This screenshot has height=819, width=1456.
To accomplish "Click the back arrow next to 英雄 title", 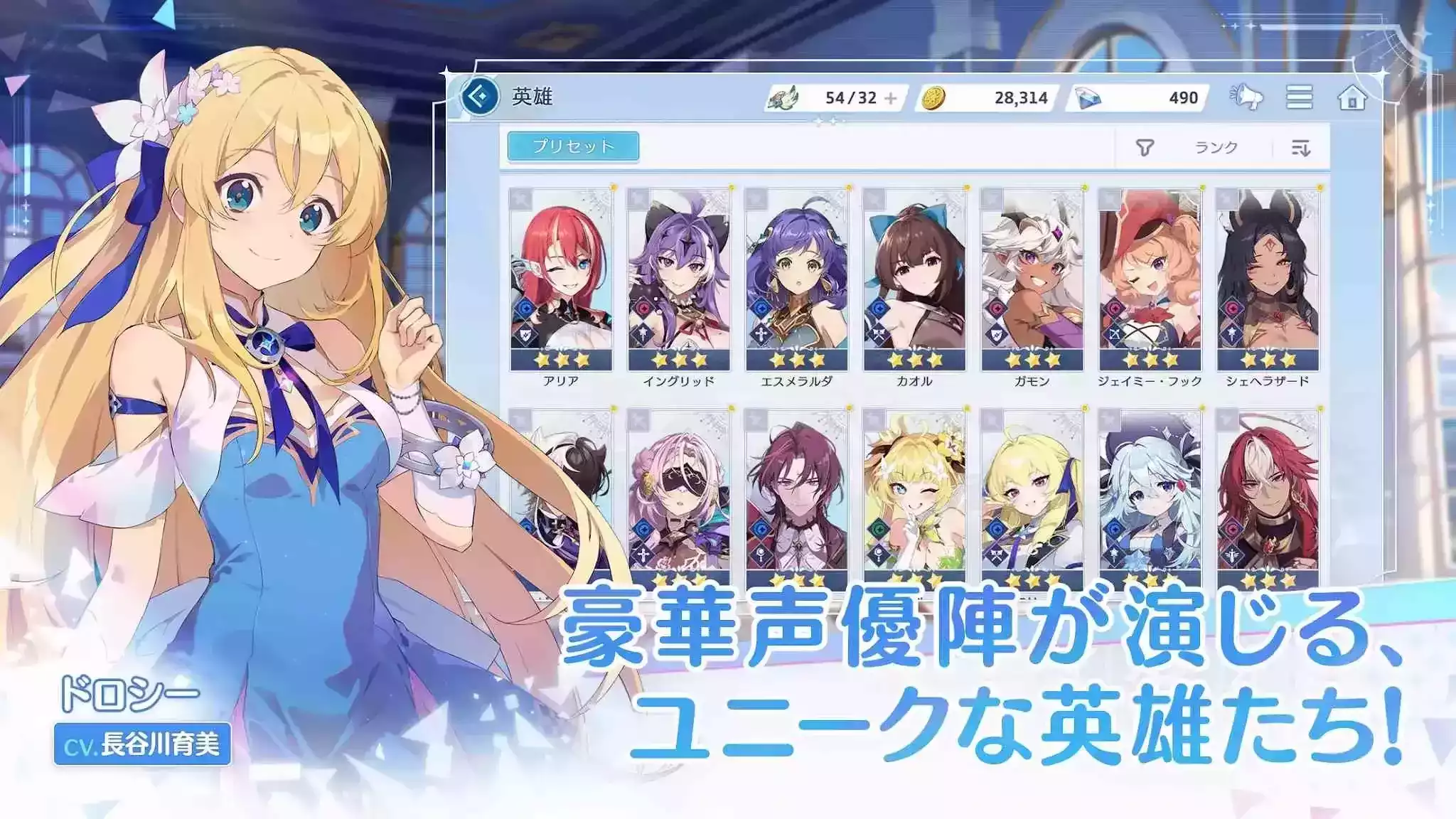I will (481, 96).
